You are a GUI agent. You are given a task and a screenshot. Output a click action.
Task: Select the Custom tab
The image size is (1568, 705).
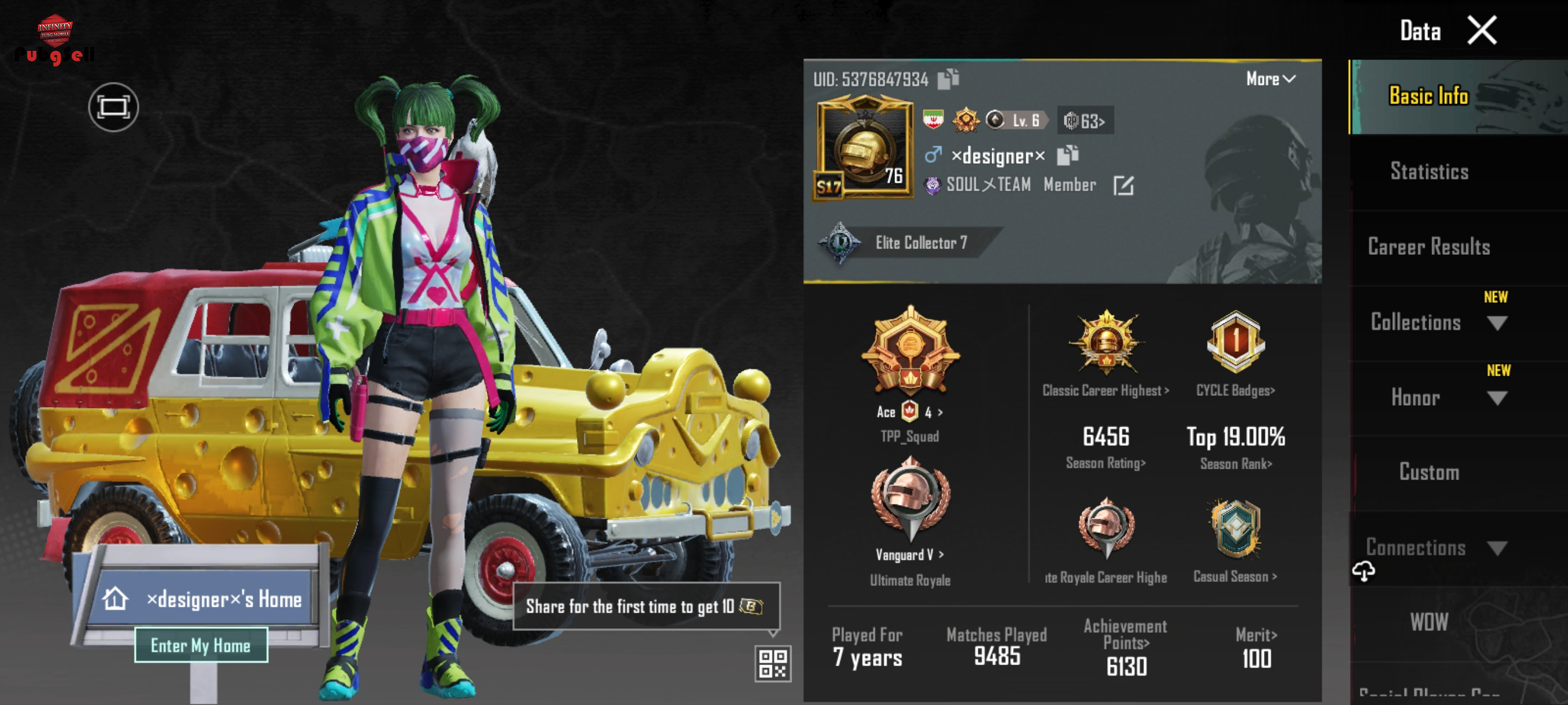coord(1429,473)
